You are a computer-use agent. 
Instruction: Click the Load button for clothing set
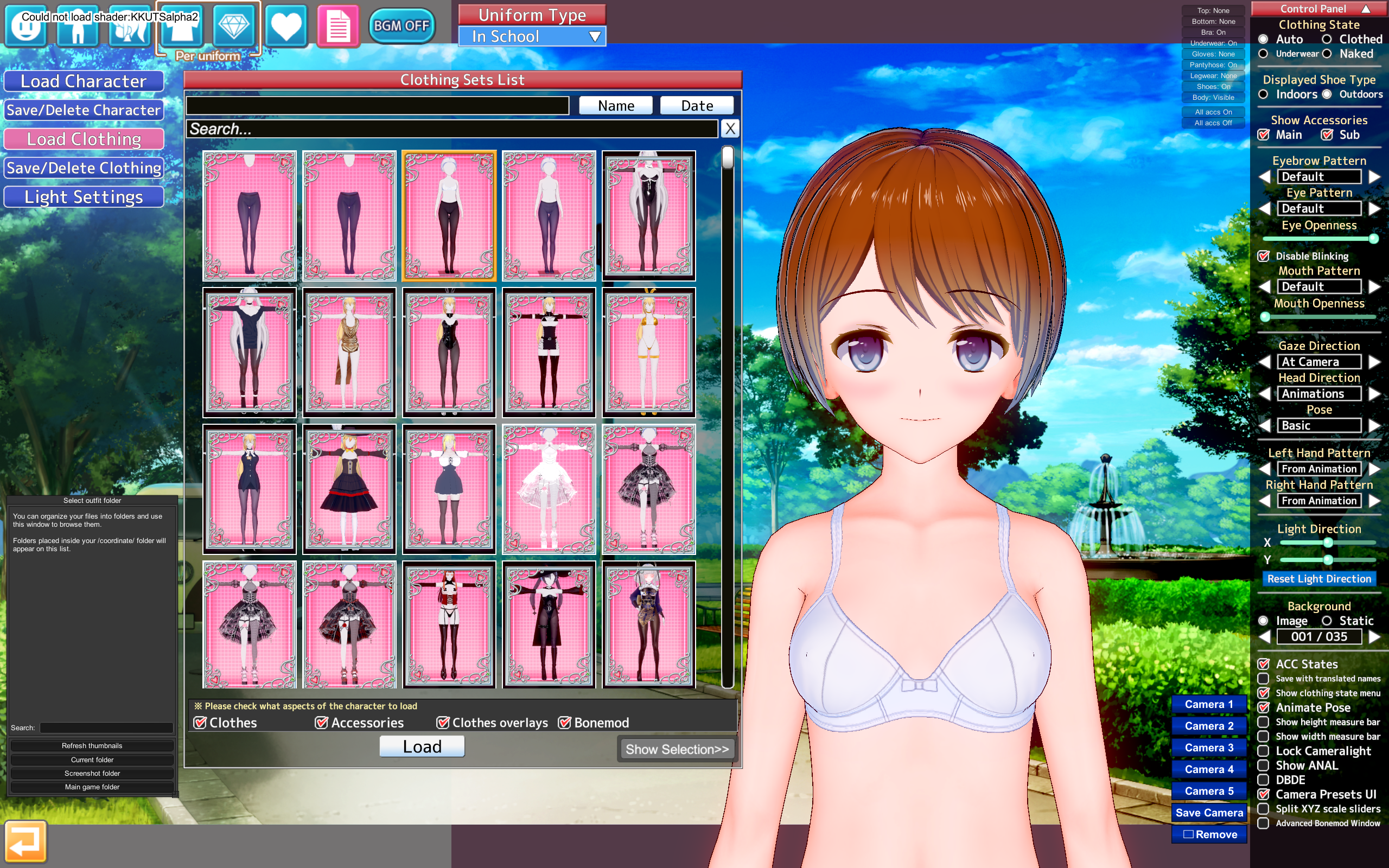(x=422, y=746)
